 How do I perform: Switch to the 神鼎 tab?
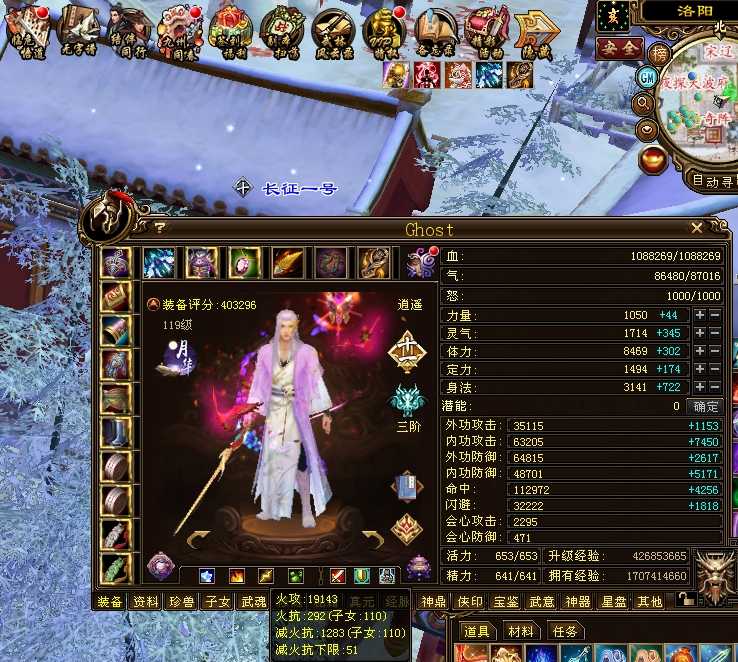coord(433,602)
